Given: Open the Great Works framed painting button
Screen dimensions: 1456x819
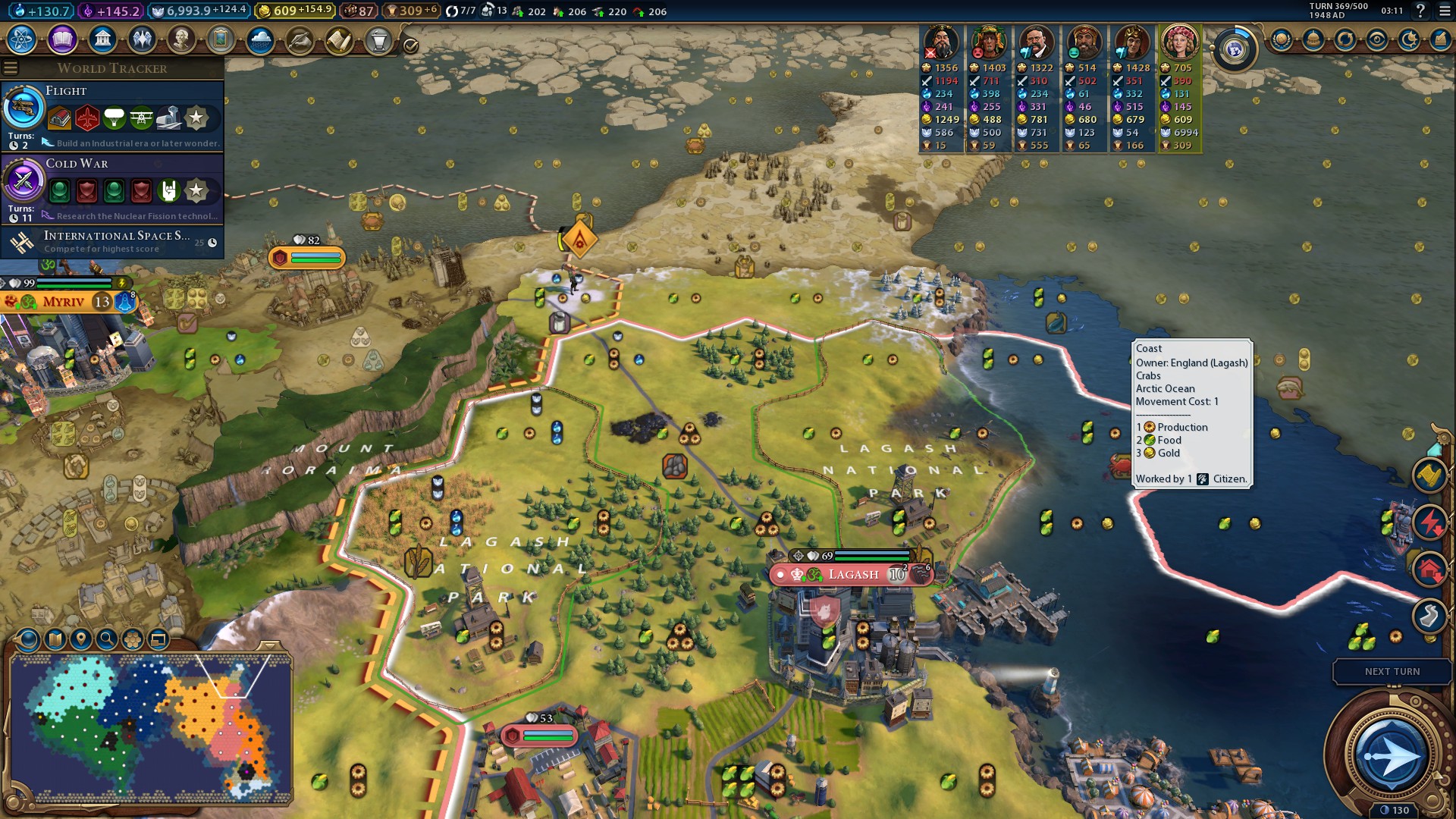Looking at the screenshot, I should tap(221, 39).
